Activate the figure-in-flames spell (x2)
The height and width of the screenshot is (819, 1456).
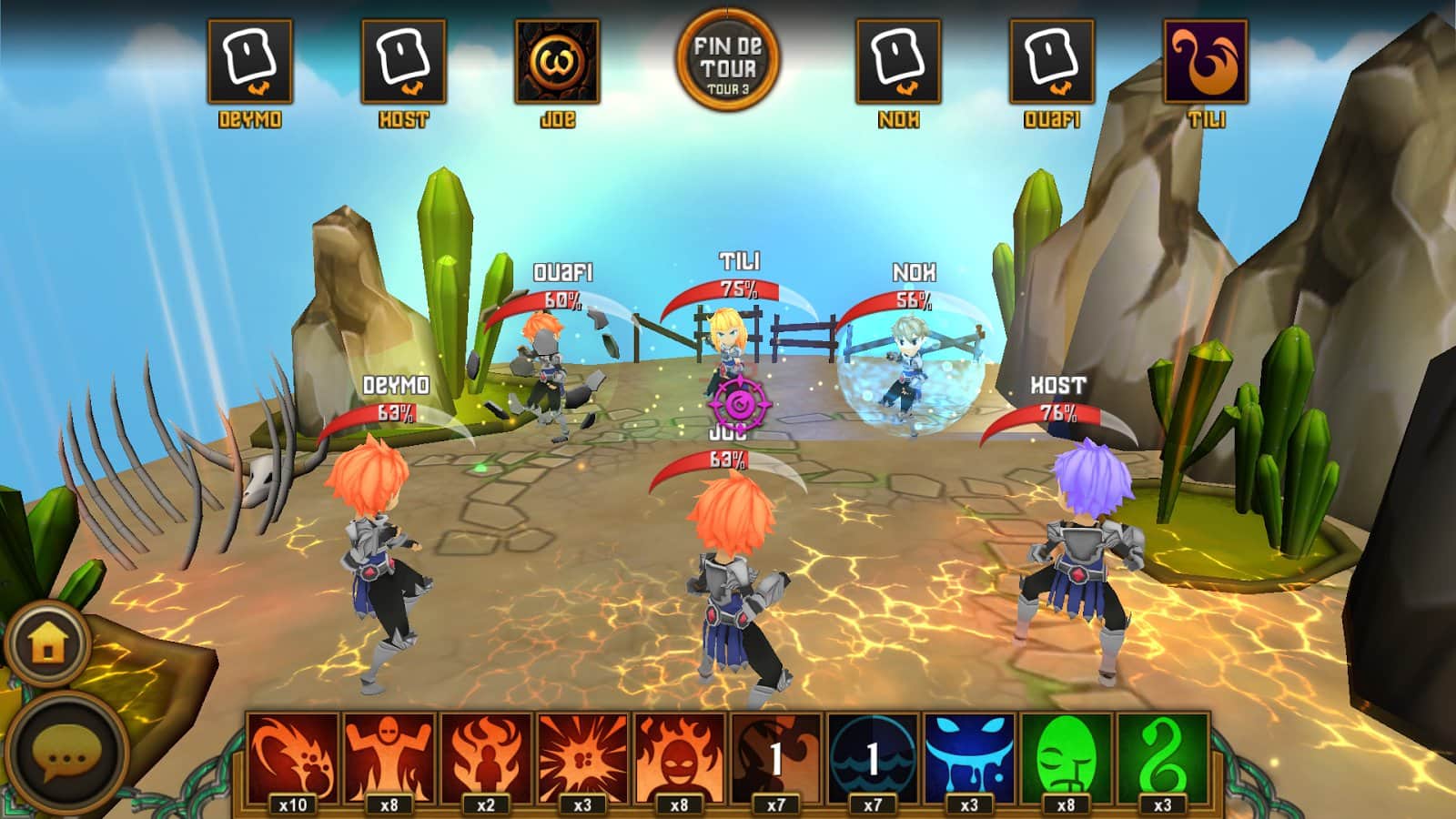(x=486, y=757)
